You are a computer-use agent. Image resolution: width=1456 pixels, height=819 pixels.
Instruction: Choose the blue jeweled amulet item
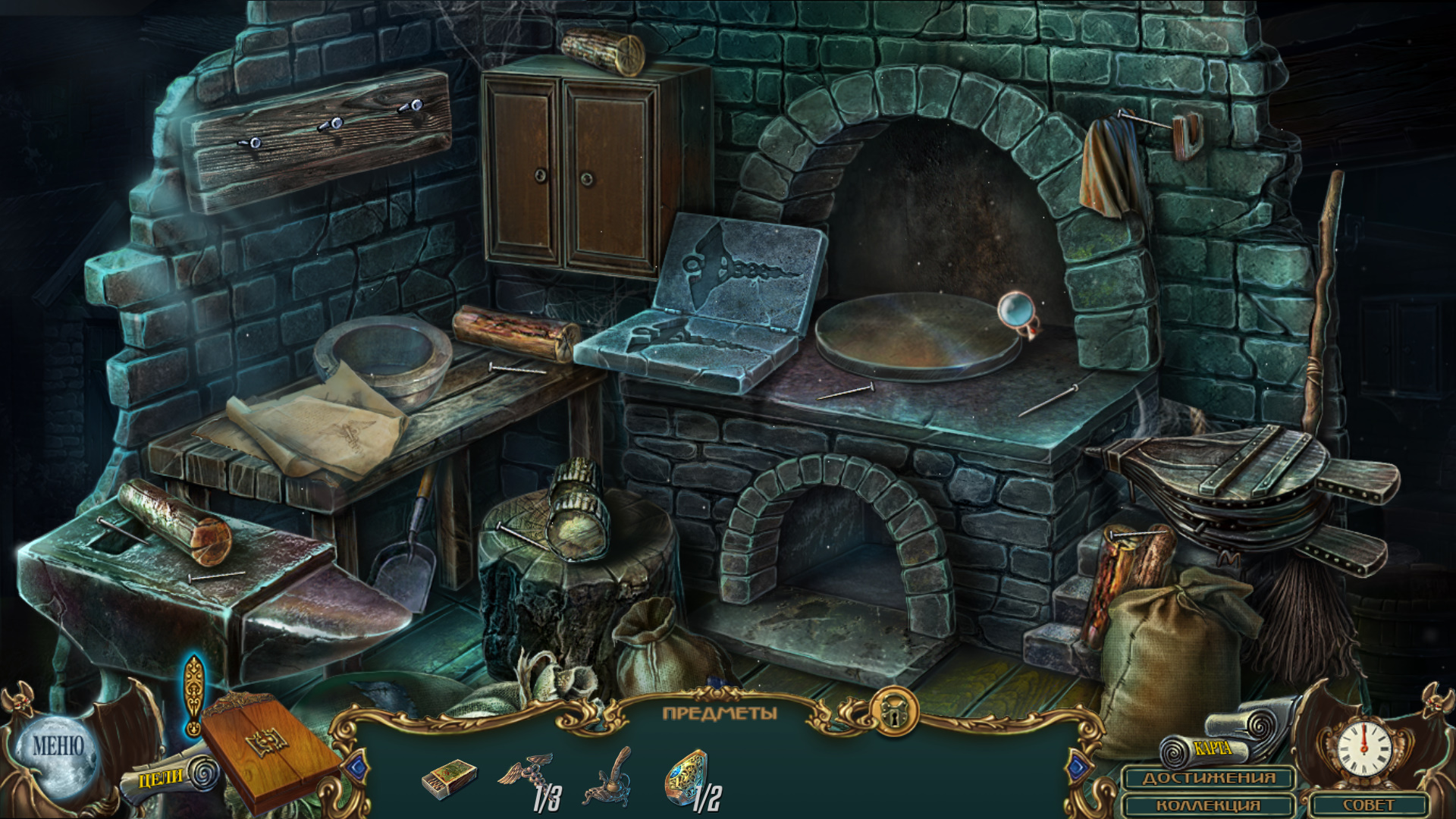(x=687, y=777)
